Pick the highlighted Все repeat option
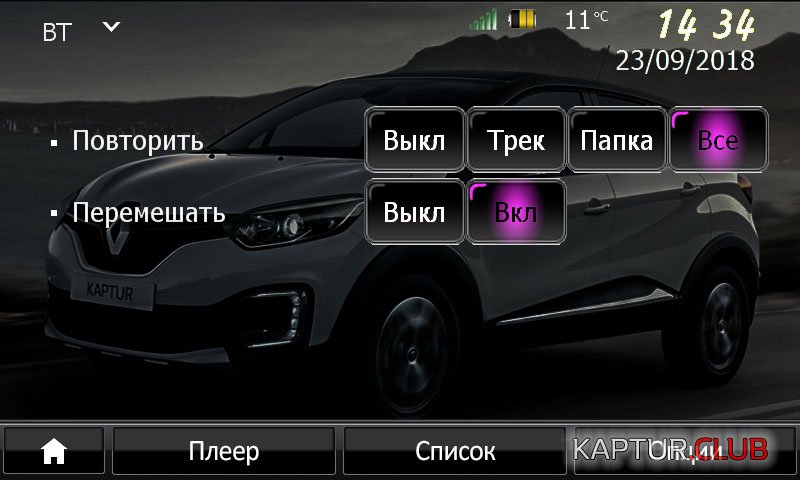 [718, 140]
